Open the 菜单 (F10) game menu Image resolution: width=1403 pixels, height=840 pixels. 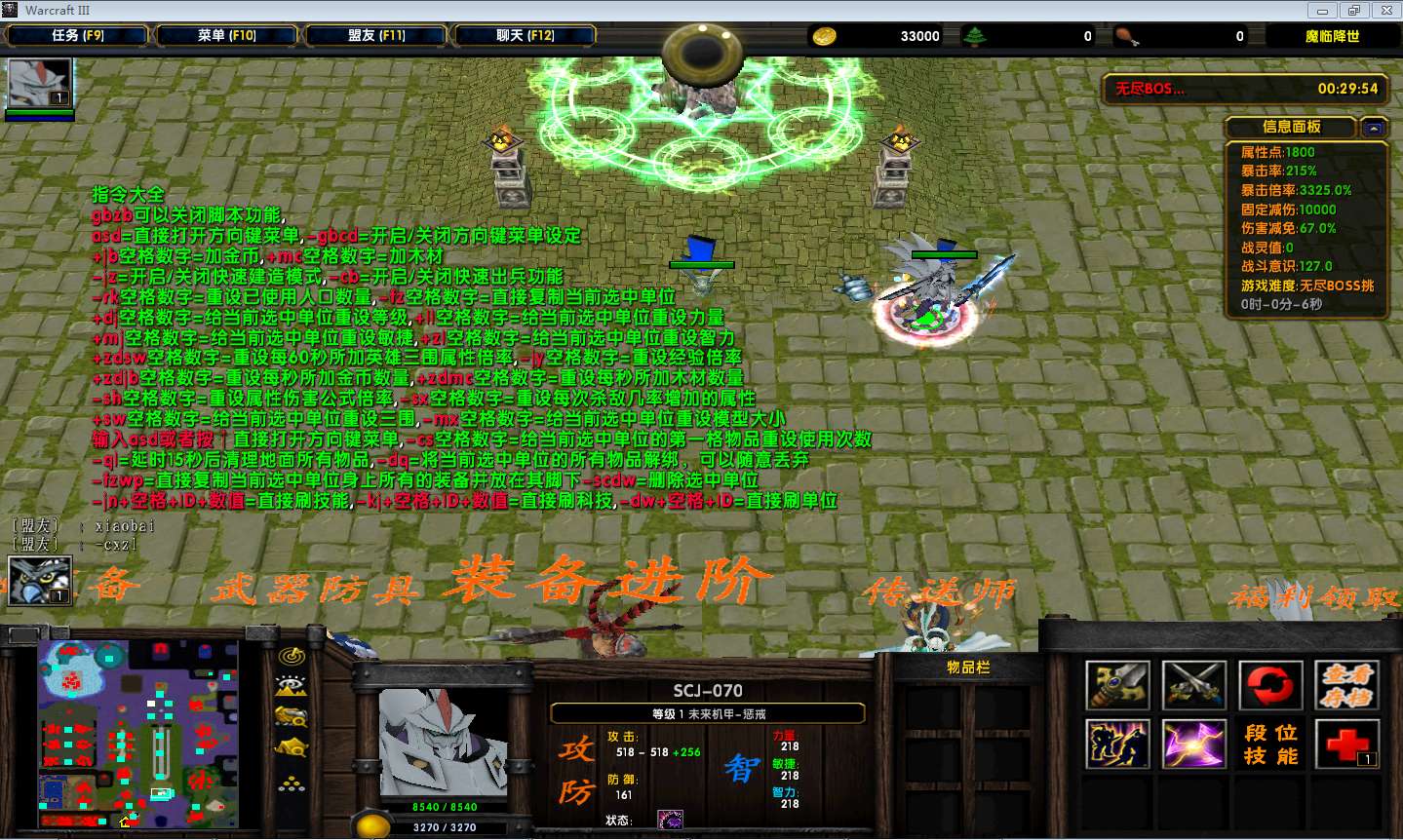(226, 36)
